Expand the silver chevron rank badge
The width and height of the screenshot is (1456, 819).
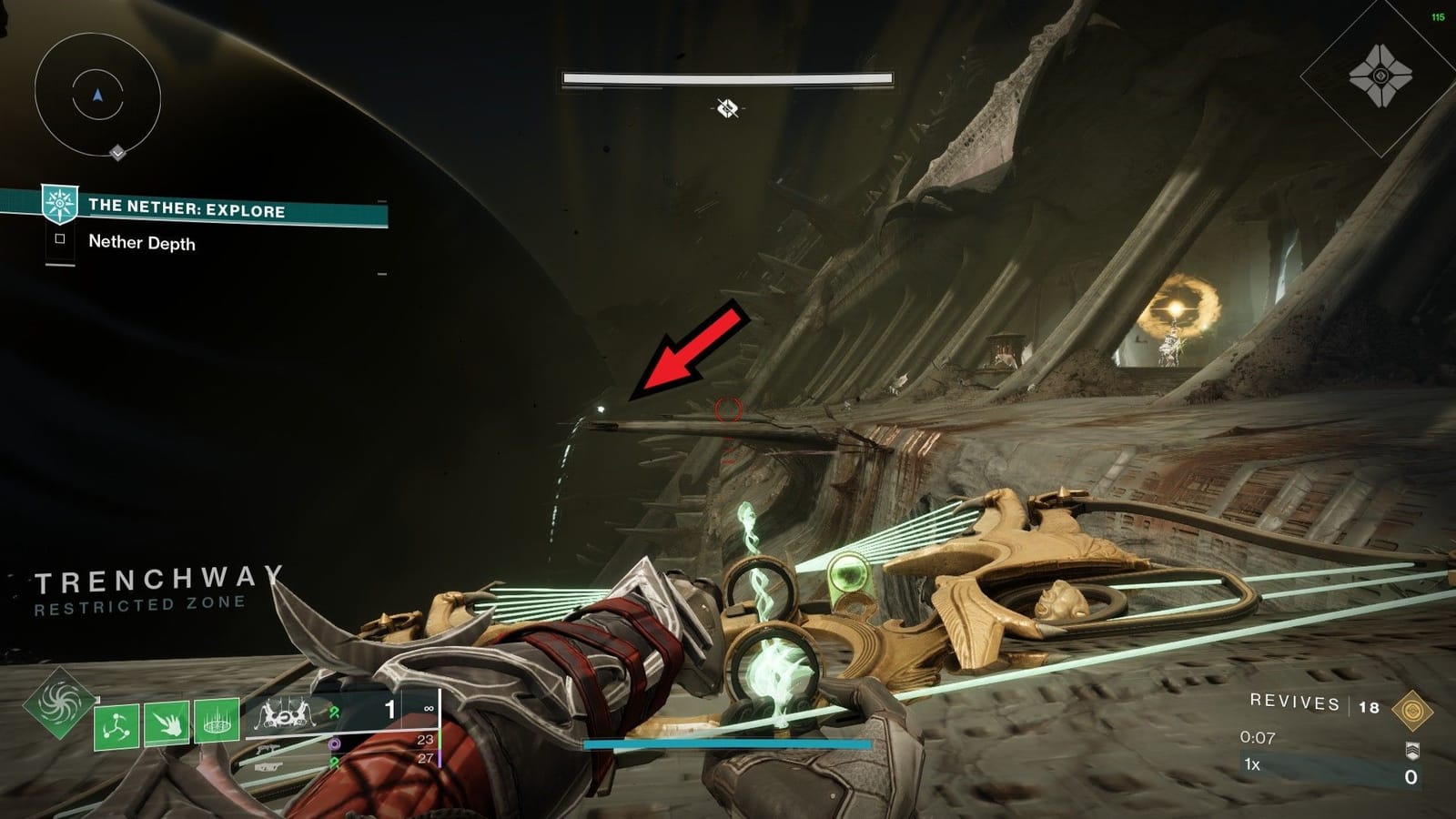tap(1412, 750)
